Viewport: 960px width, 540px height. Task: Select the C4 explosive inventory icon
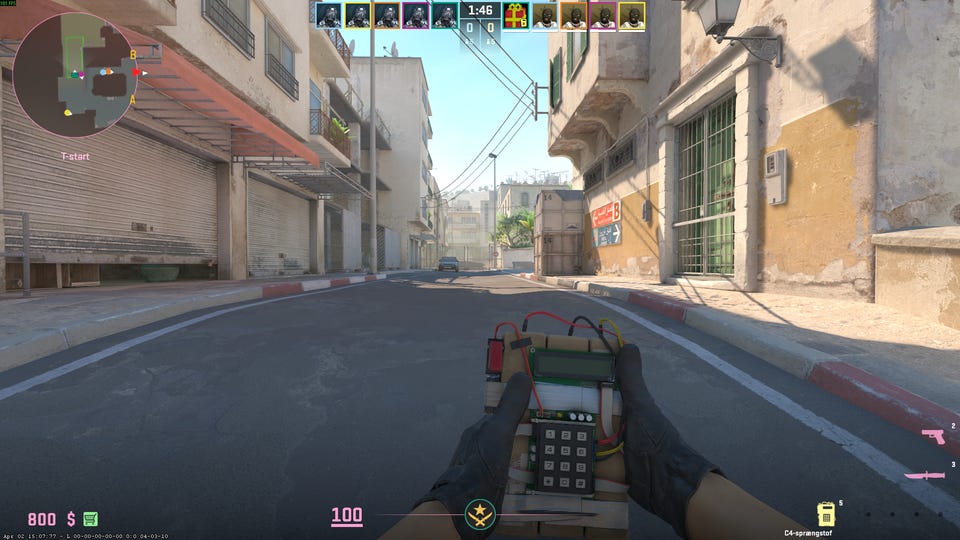point(826,514)
